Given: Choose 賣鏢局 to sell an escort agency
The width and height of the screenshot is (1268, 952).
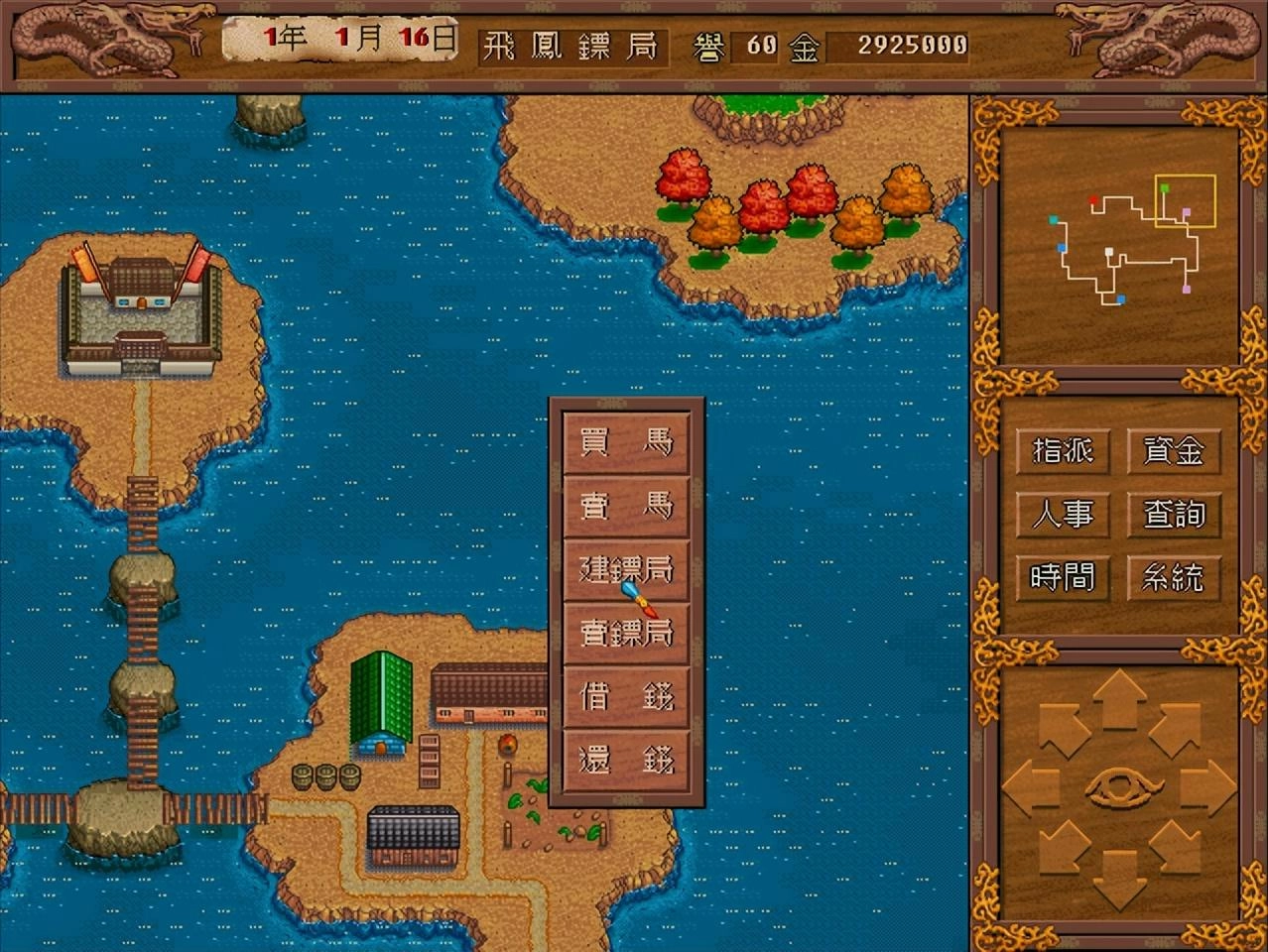Looking at the screenshot, I should pos(626,634).
